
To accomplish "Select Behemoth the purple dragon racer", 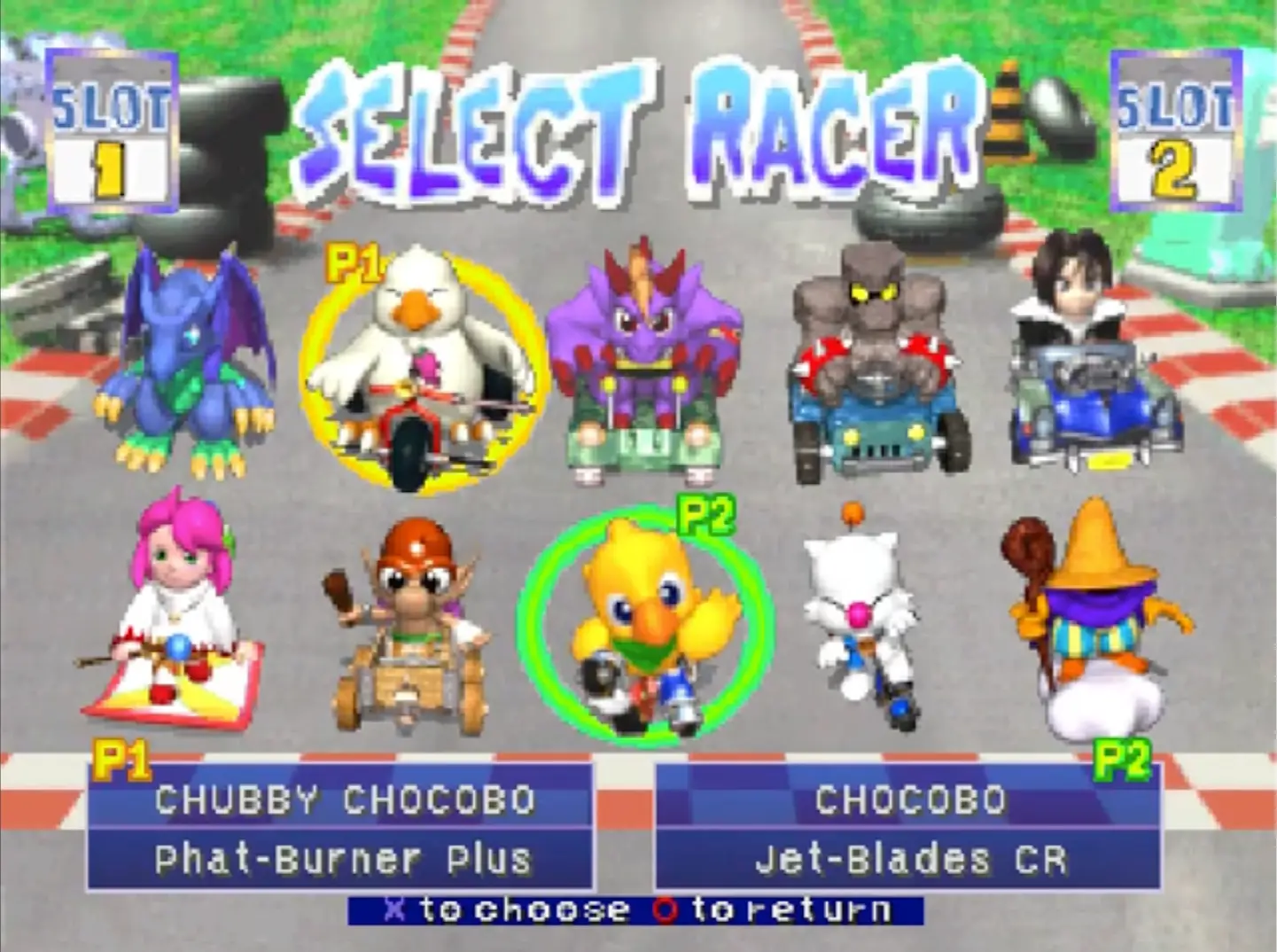I will pos(644,355).
